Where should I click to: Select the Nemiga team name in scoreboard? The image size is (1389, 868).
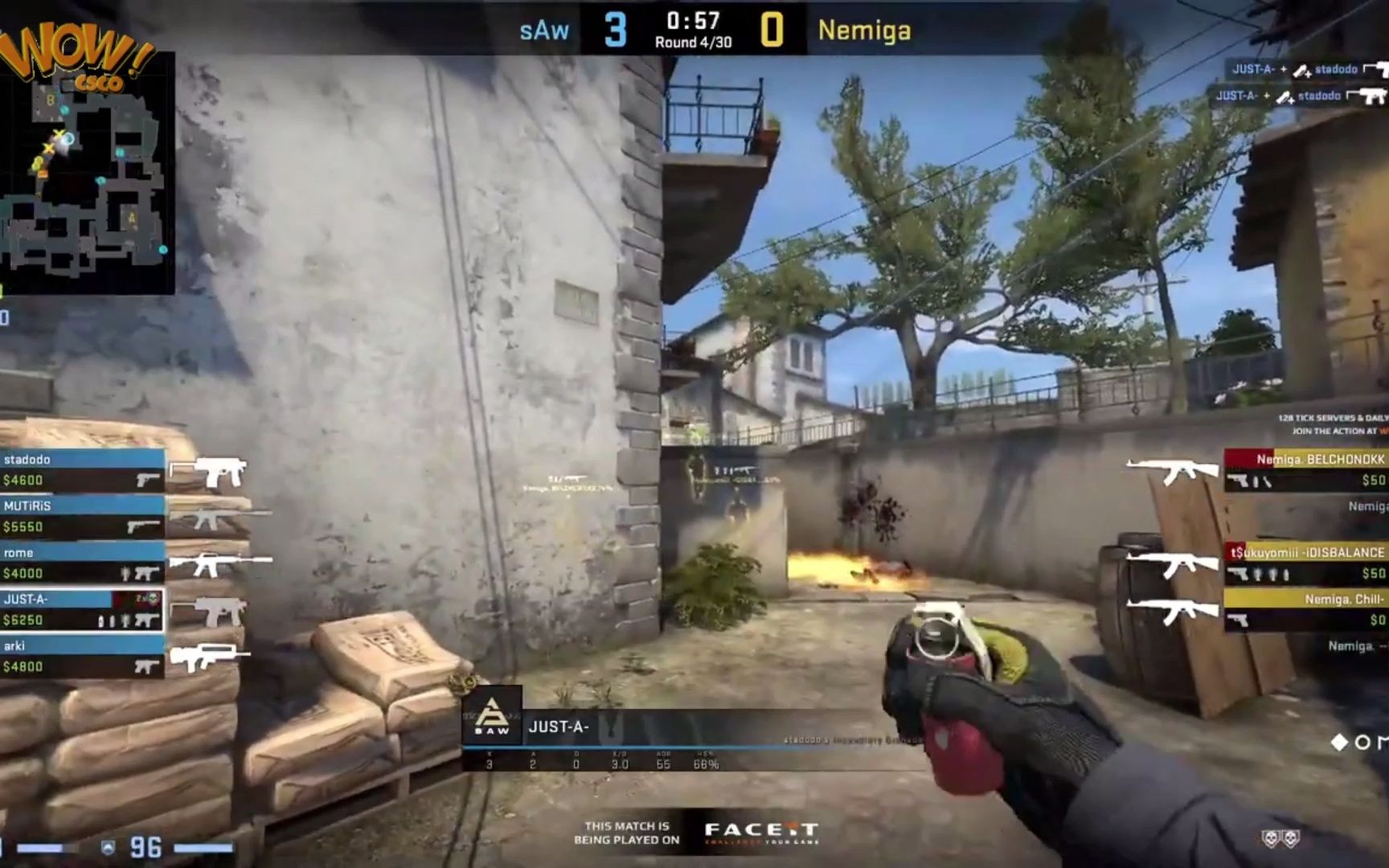864,31
